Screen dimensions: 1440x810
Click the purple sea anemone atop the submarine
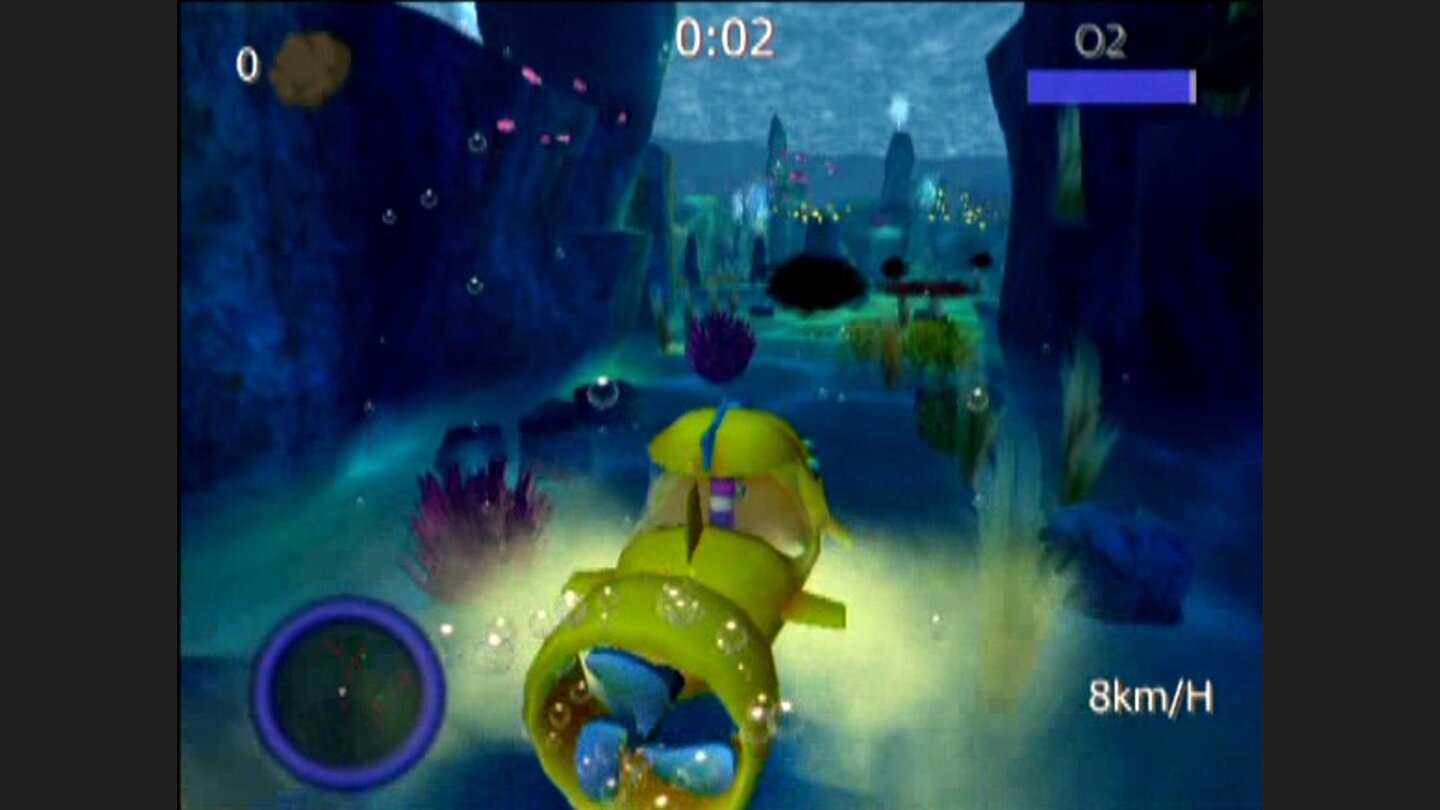pos(722,345)
